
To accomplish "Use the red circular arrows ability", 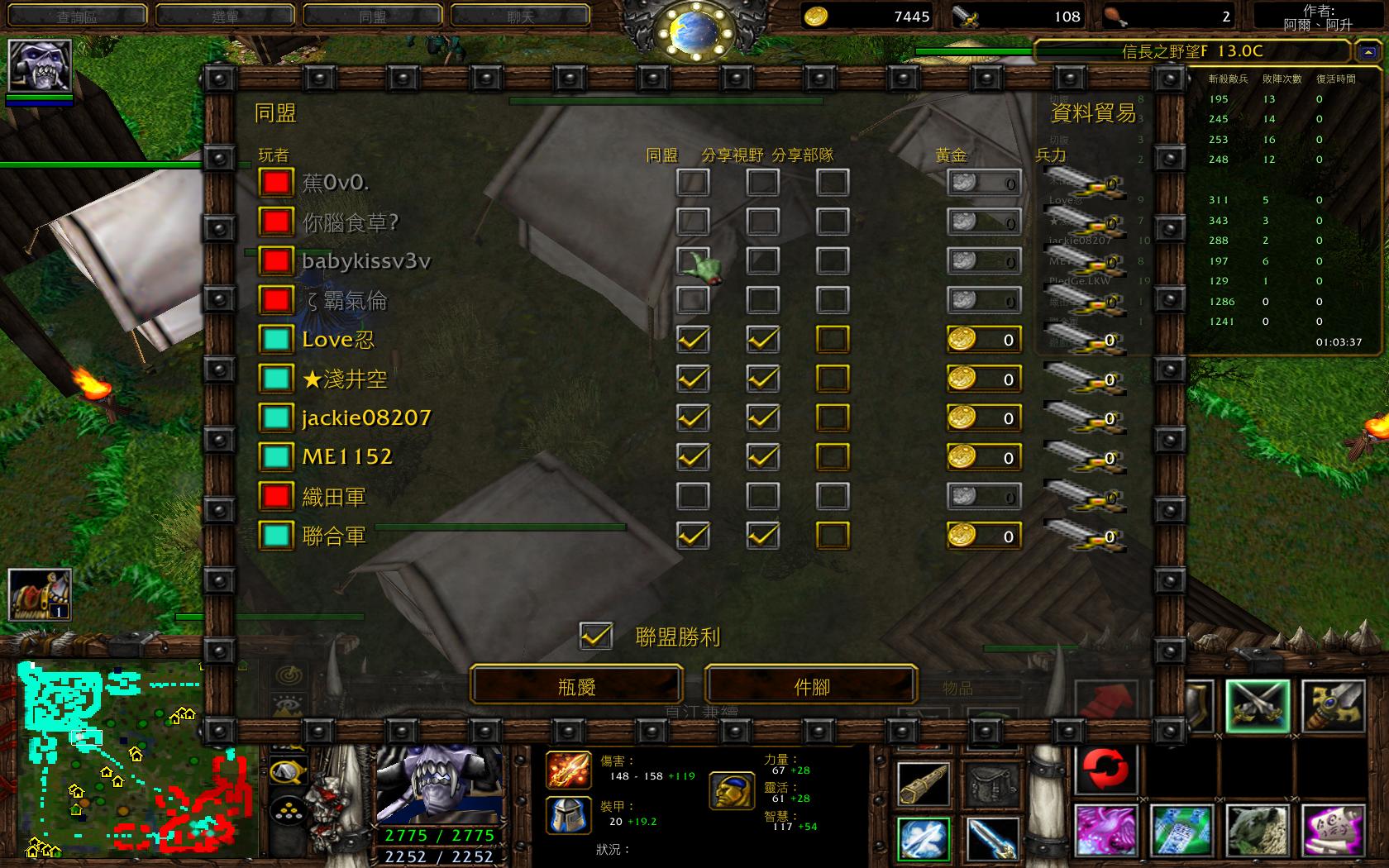I will pos(1105,769).
